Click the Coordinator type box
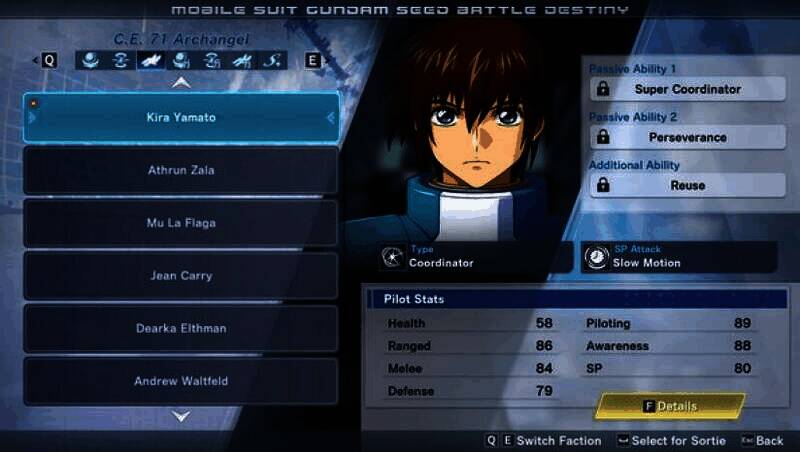800x452 pixels. pyautogui.click(x=461, y=257)
